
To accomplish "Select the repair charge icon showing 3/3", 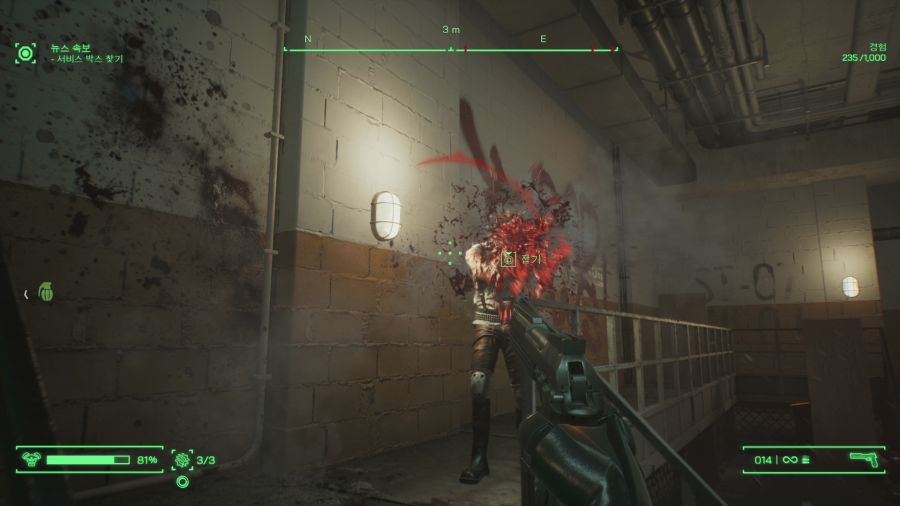I will (x=182, y=460).
